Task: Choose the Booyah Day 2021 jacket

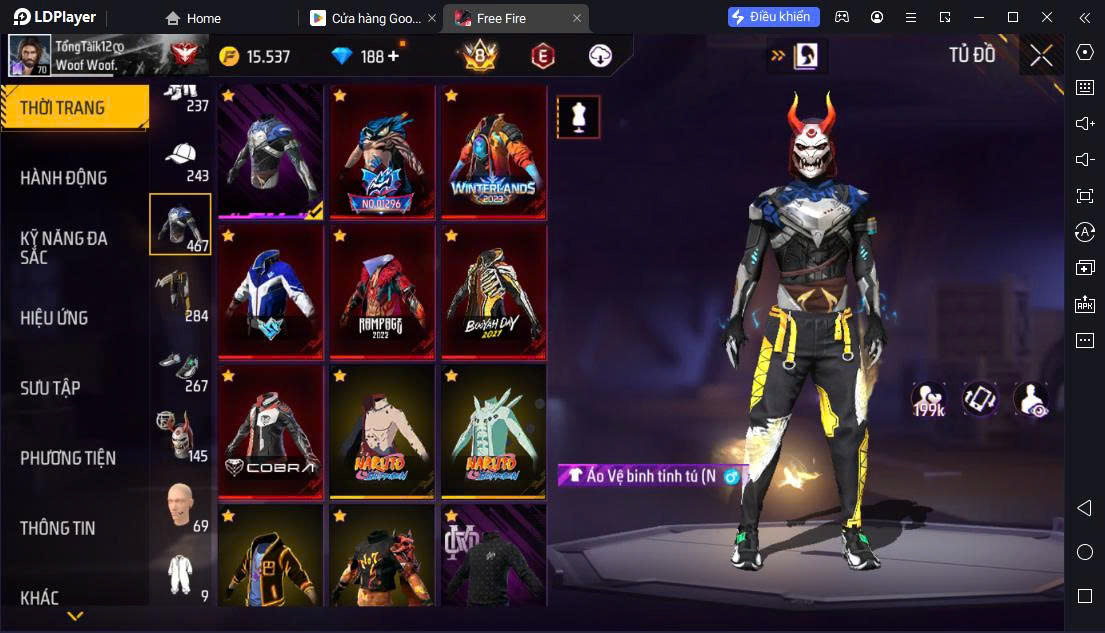Action: [x=494, y=292]
